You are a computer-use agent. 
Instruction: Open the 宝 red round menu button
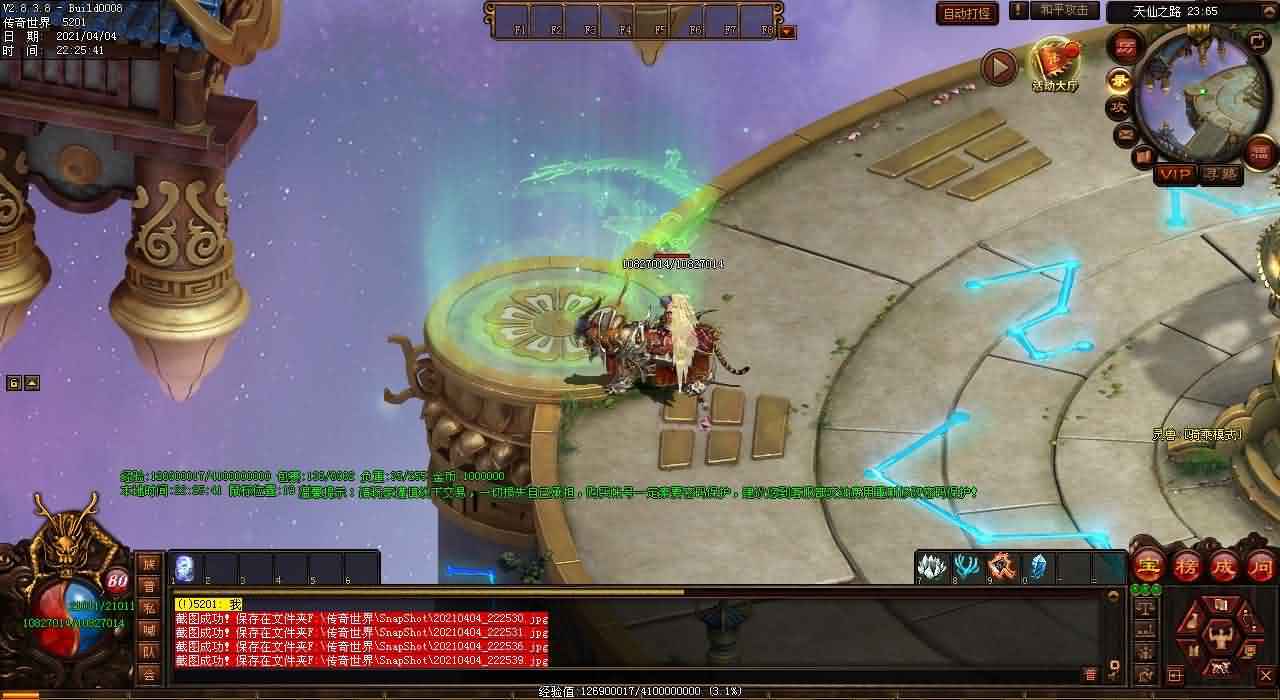coord(1150,566)
